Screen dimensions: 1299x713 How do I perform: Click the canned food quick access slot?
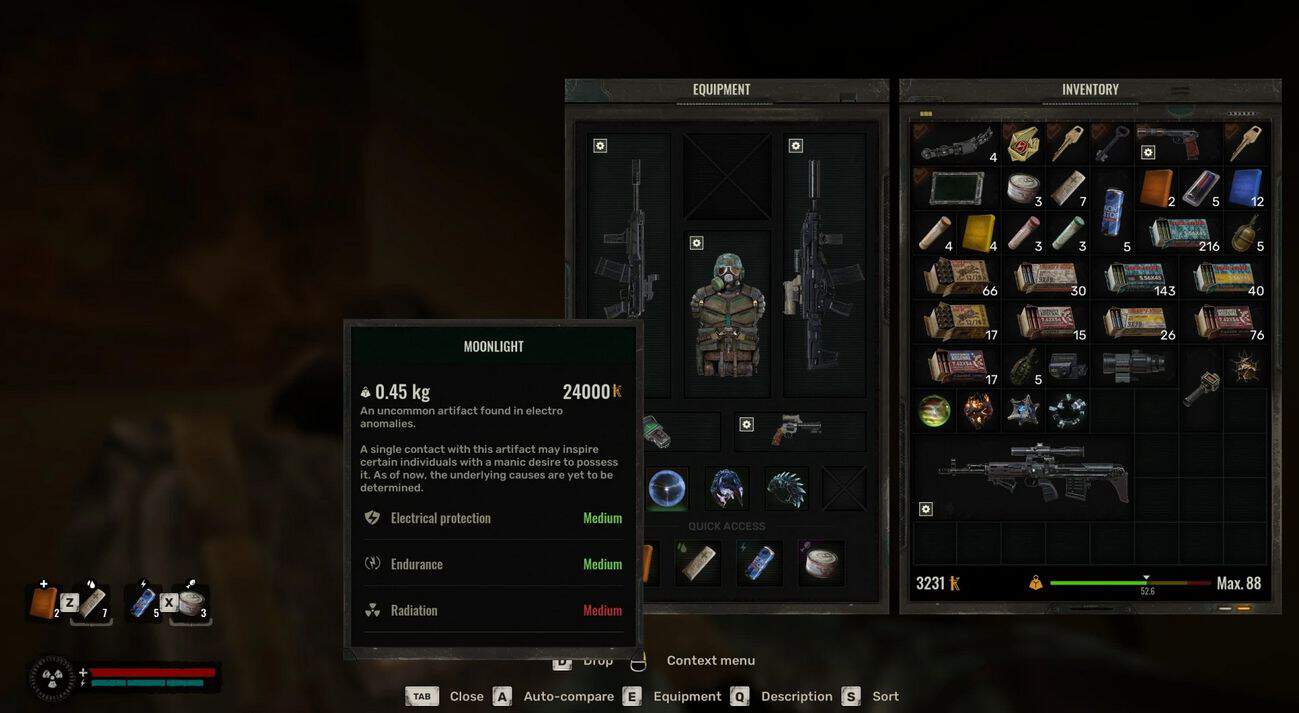point(819,562)
